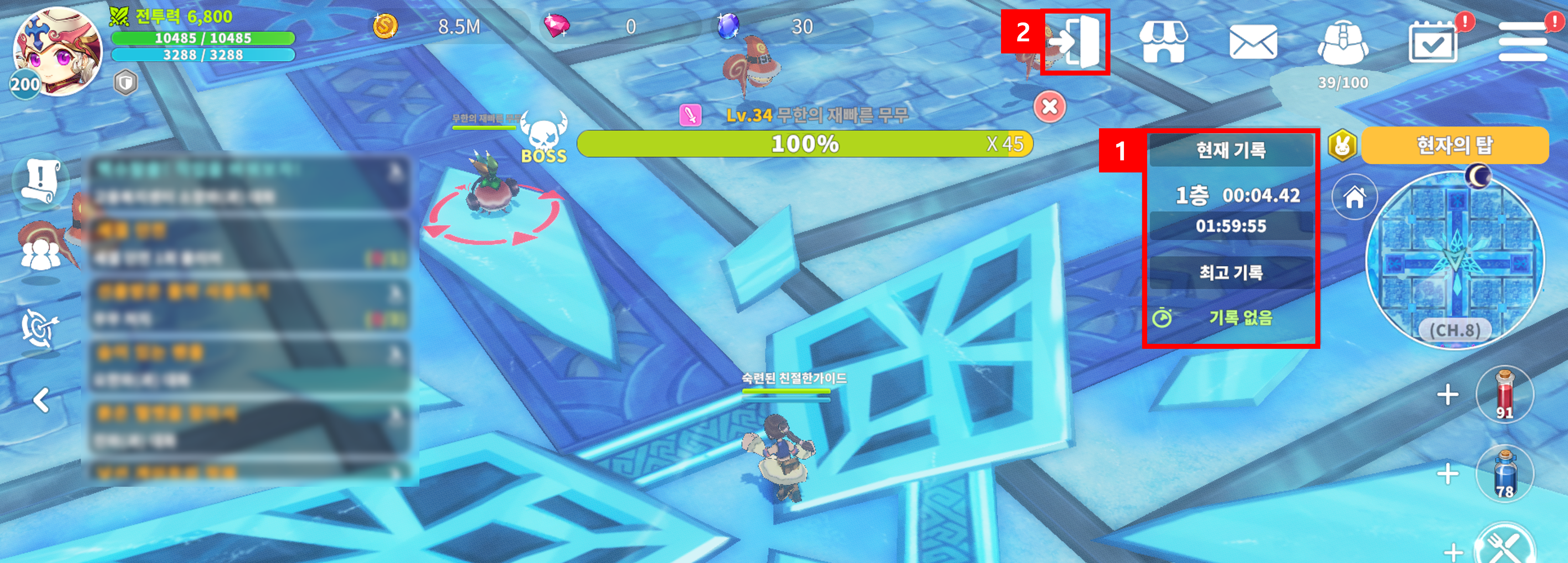Open the hamburger main menu
This screenshot has height=563, width=1568.
pyautogui.click(x=1522, y=42)
